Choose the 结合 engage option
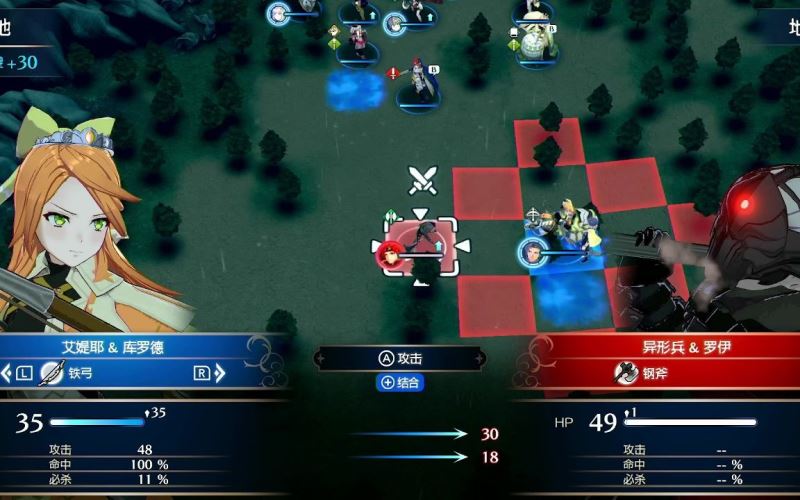 [x=400, y=382]
